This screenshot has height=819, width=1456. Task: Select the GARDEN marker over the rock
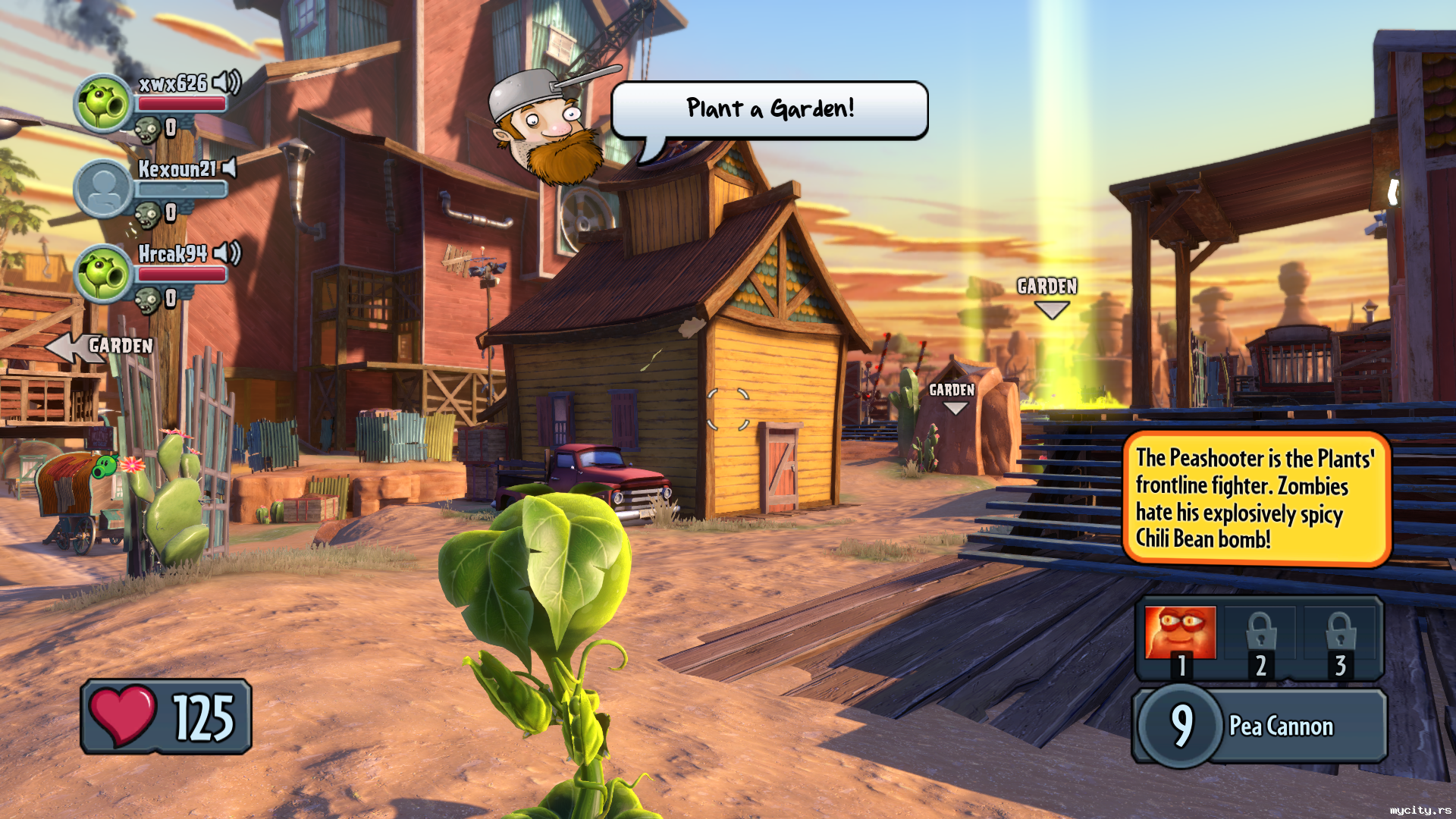coord(952,397)
